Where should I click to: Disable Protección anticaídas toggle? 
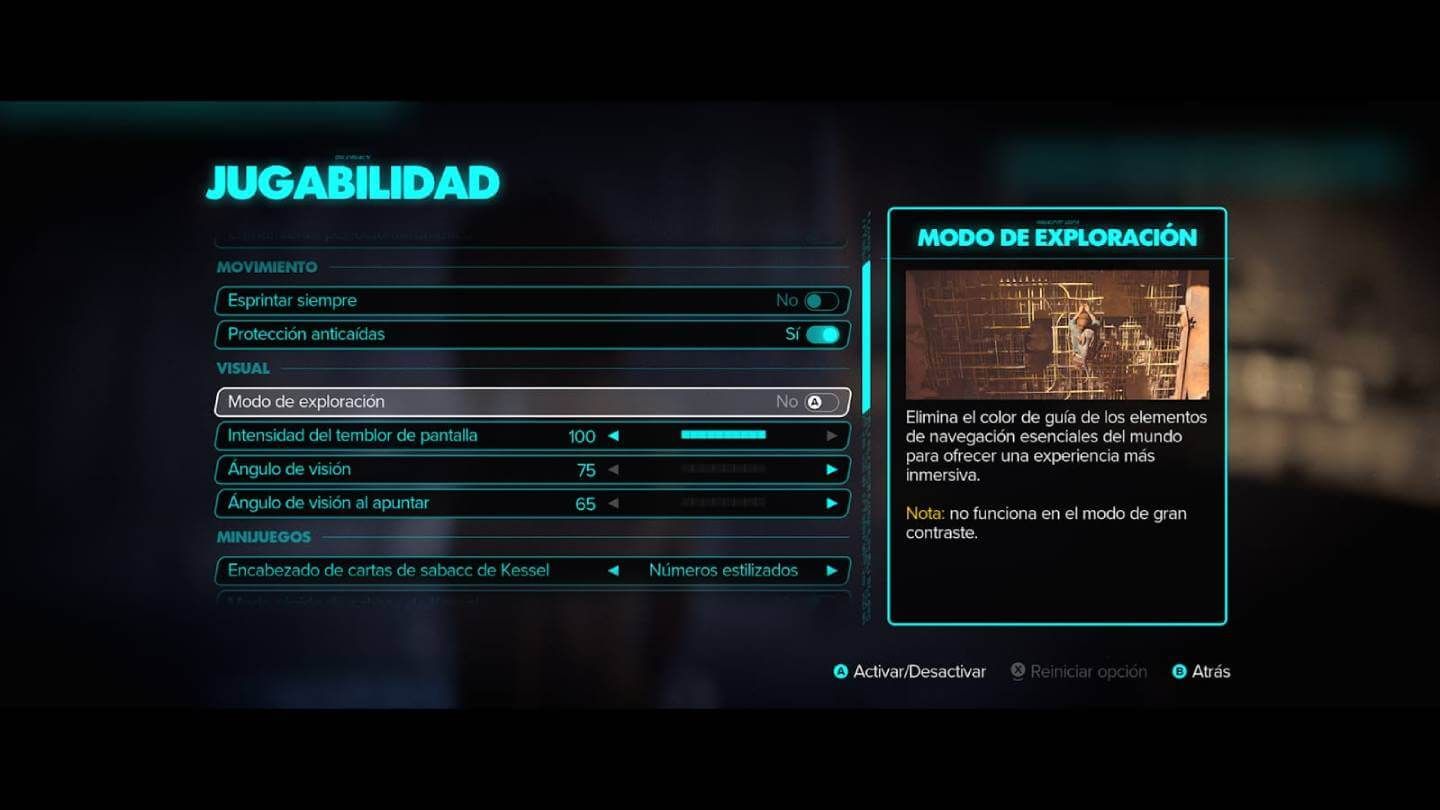820,335
